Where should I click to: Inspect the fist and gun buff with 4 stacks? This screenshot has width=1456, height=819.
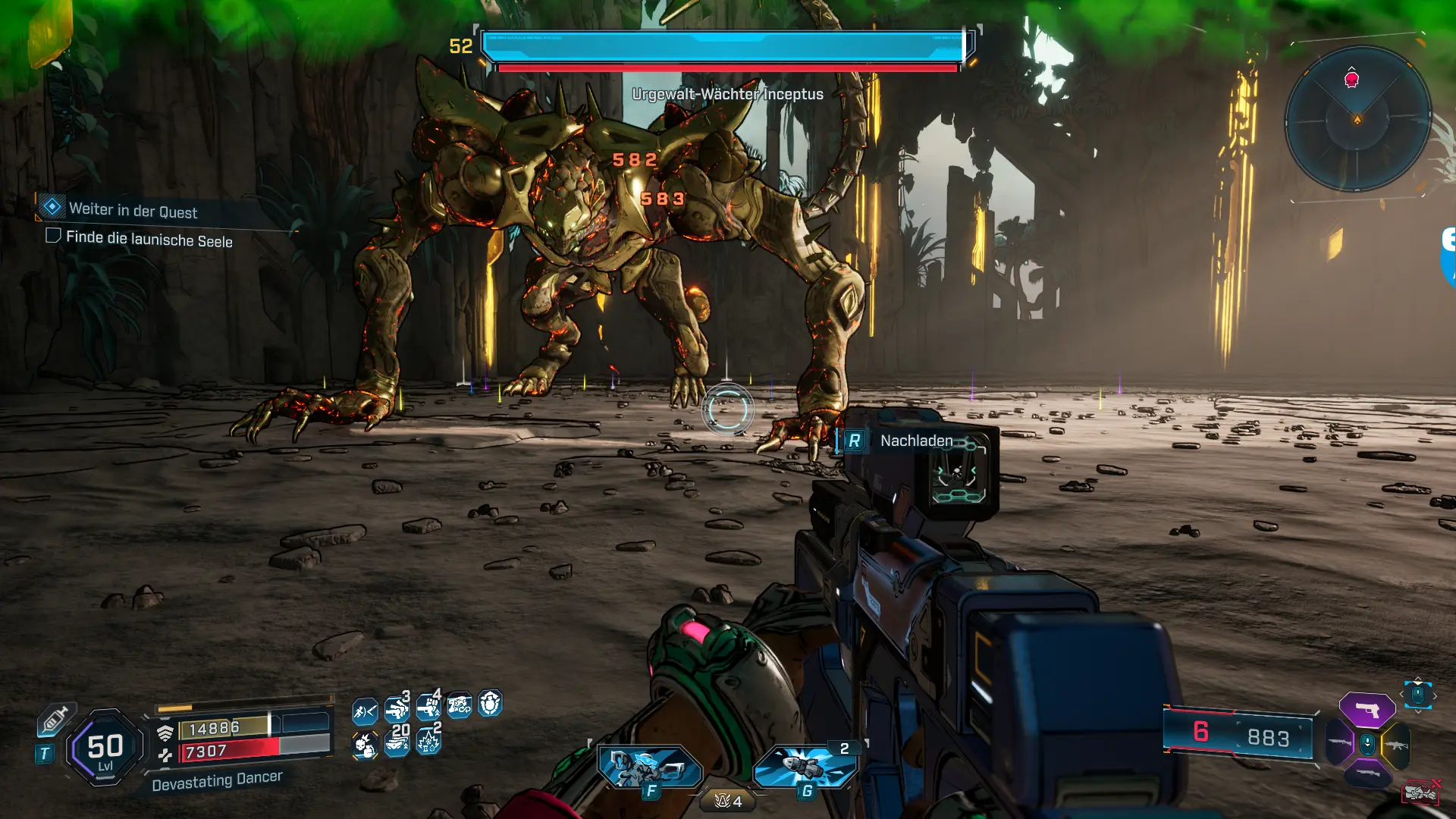pyautogui.click(x=428, y=708)
